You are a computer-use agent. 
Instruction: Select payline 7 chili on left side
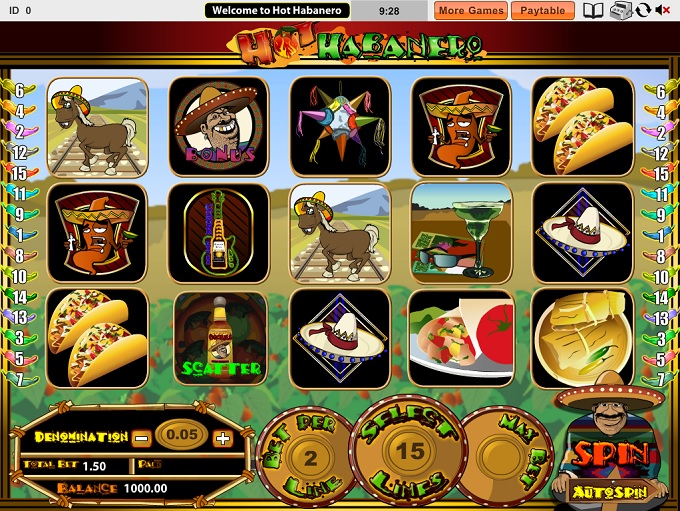20,381
